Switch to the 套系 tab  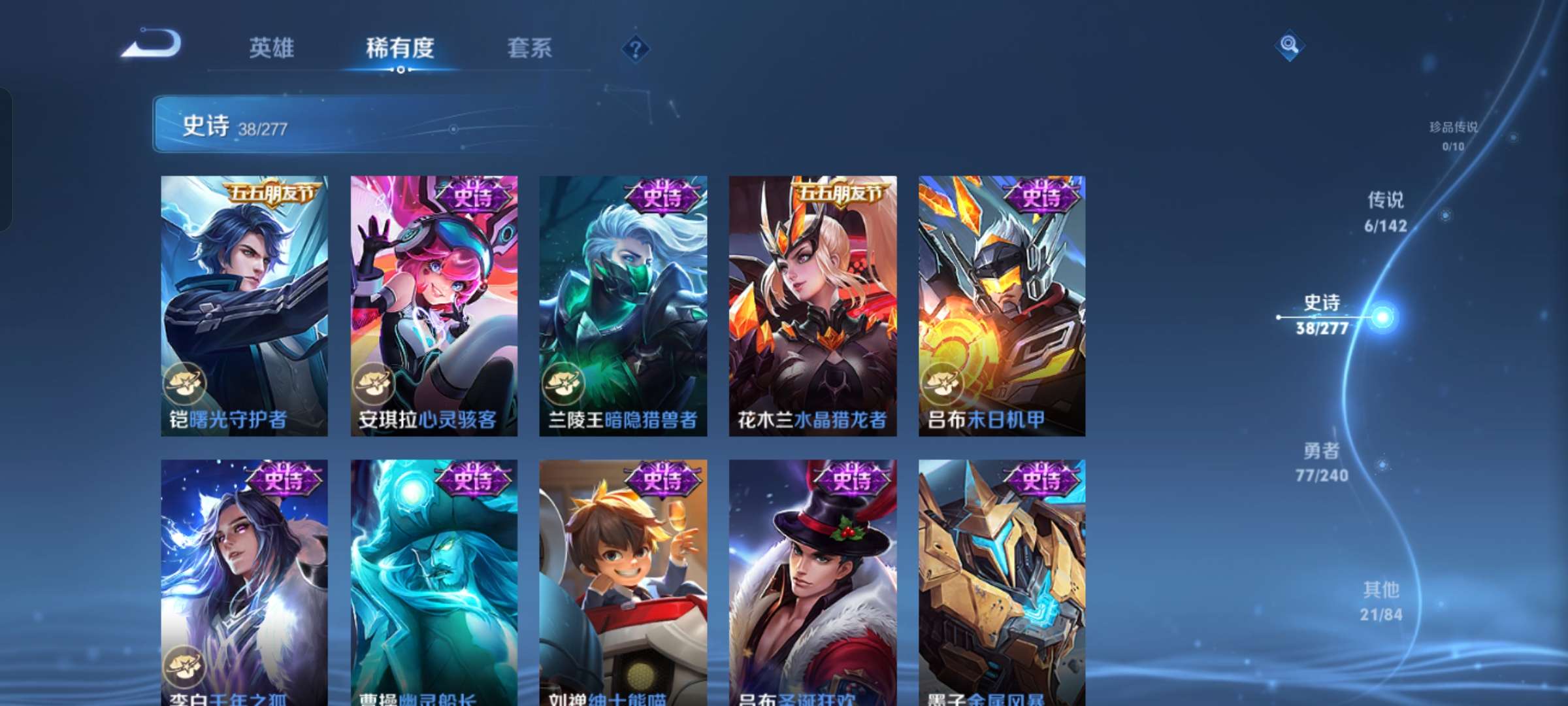529,48
